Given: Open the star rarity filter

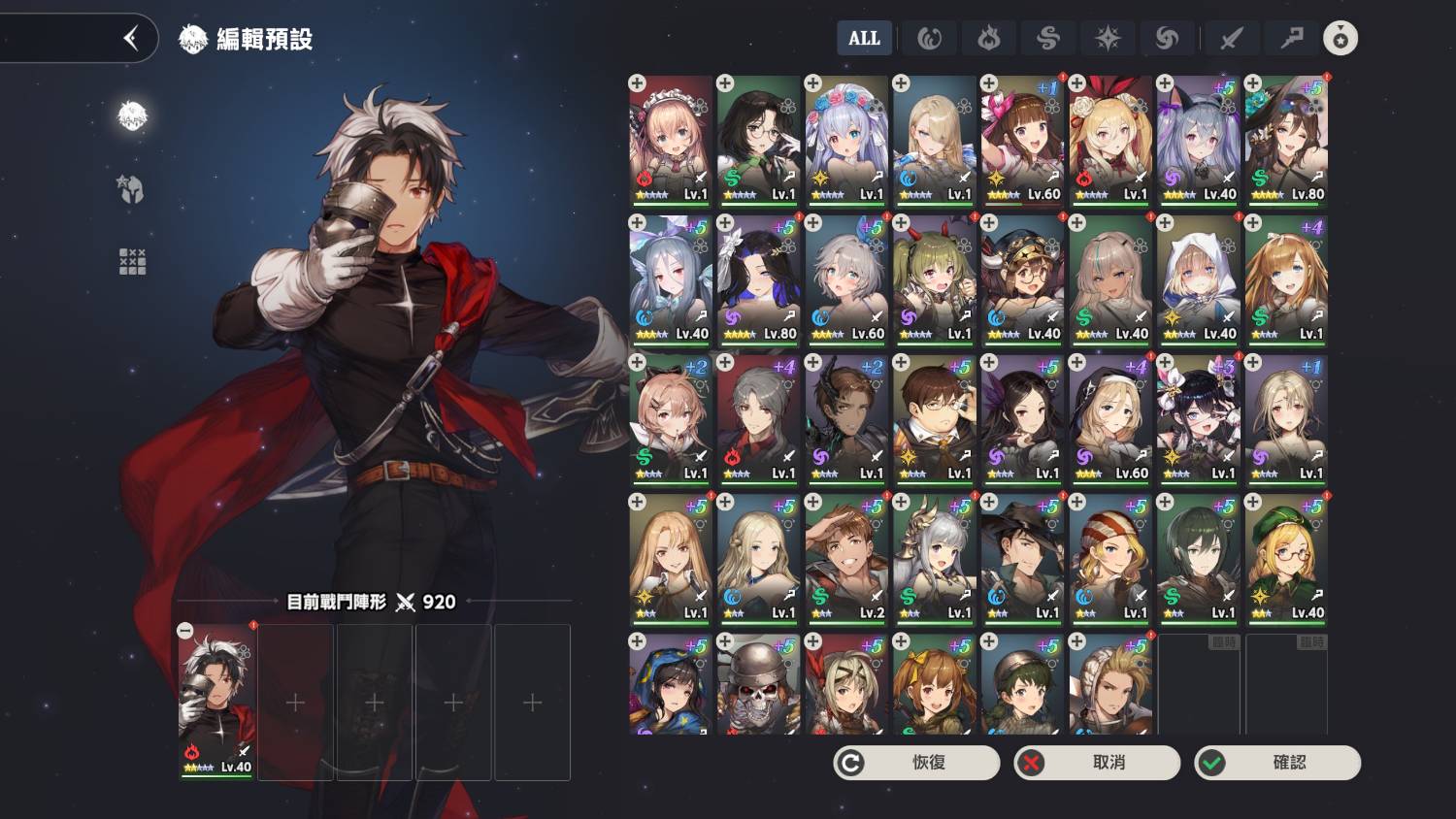Looking at the screenshot, I should (1340, 39).
